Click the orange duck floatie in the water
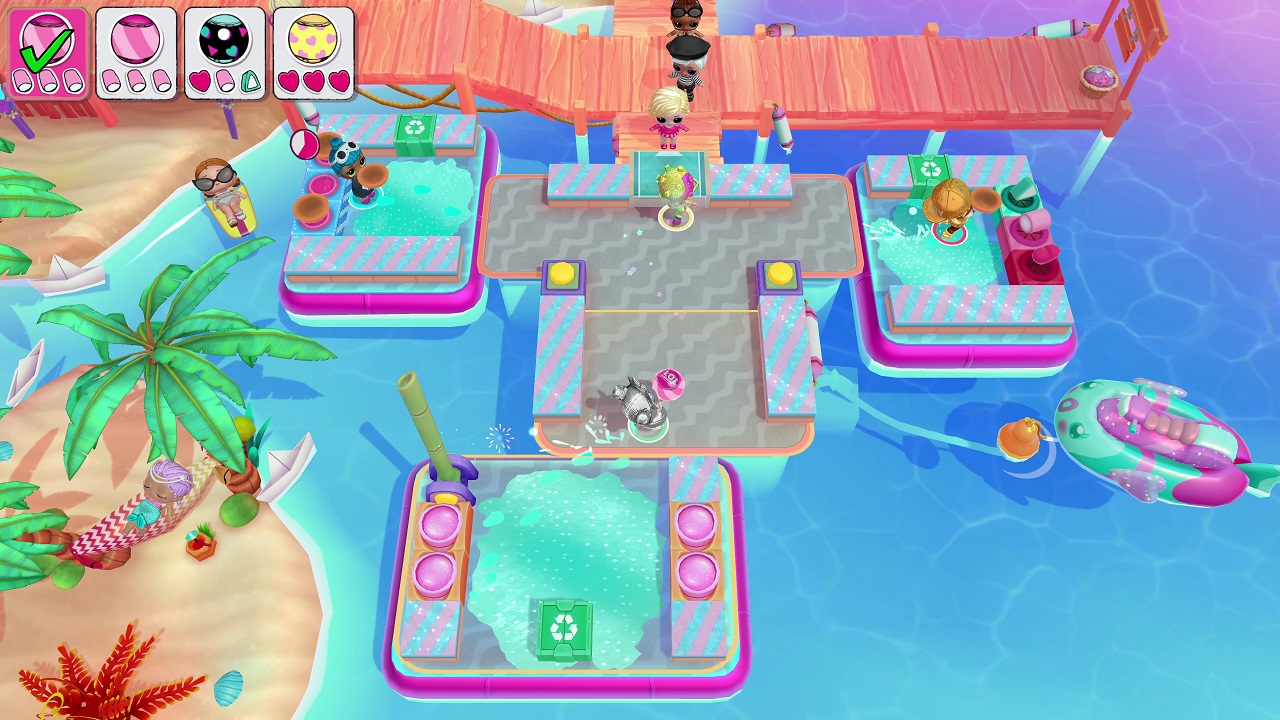The image size is (1280, 720). click(1022, 437)
